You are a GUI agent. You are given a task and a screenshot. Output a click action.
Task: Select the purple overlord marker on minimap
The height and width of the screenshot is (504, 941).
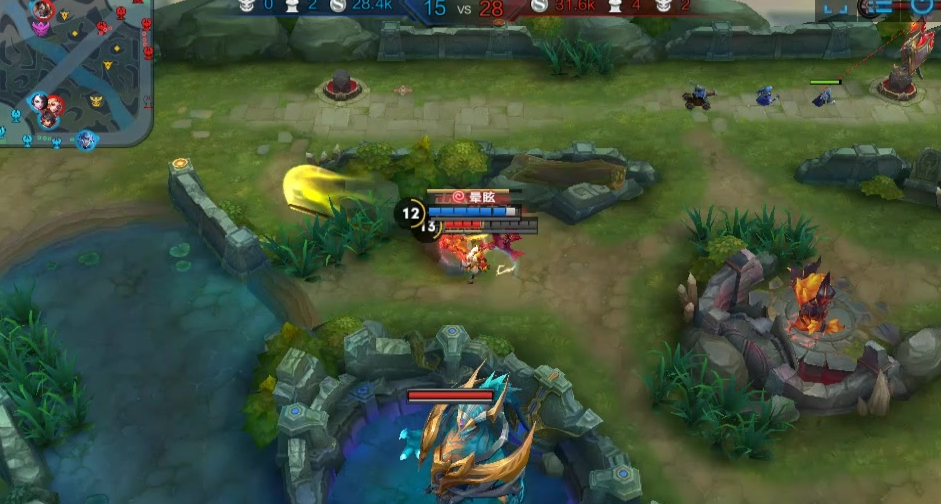pos(41,30)
